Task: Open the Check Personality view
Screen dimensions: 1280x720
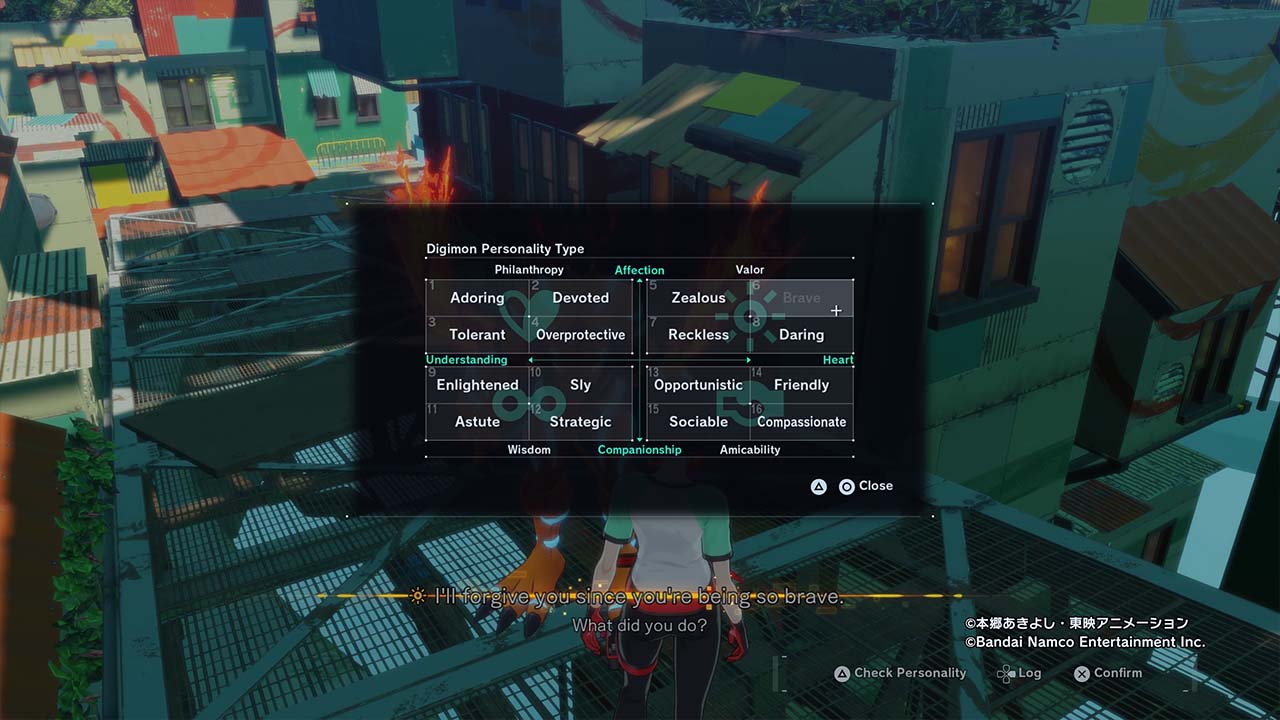Action: pos(900,673)
